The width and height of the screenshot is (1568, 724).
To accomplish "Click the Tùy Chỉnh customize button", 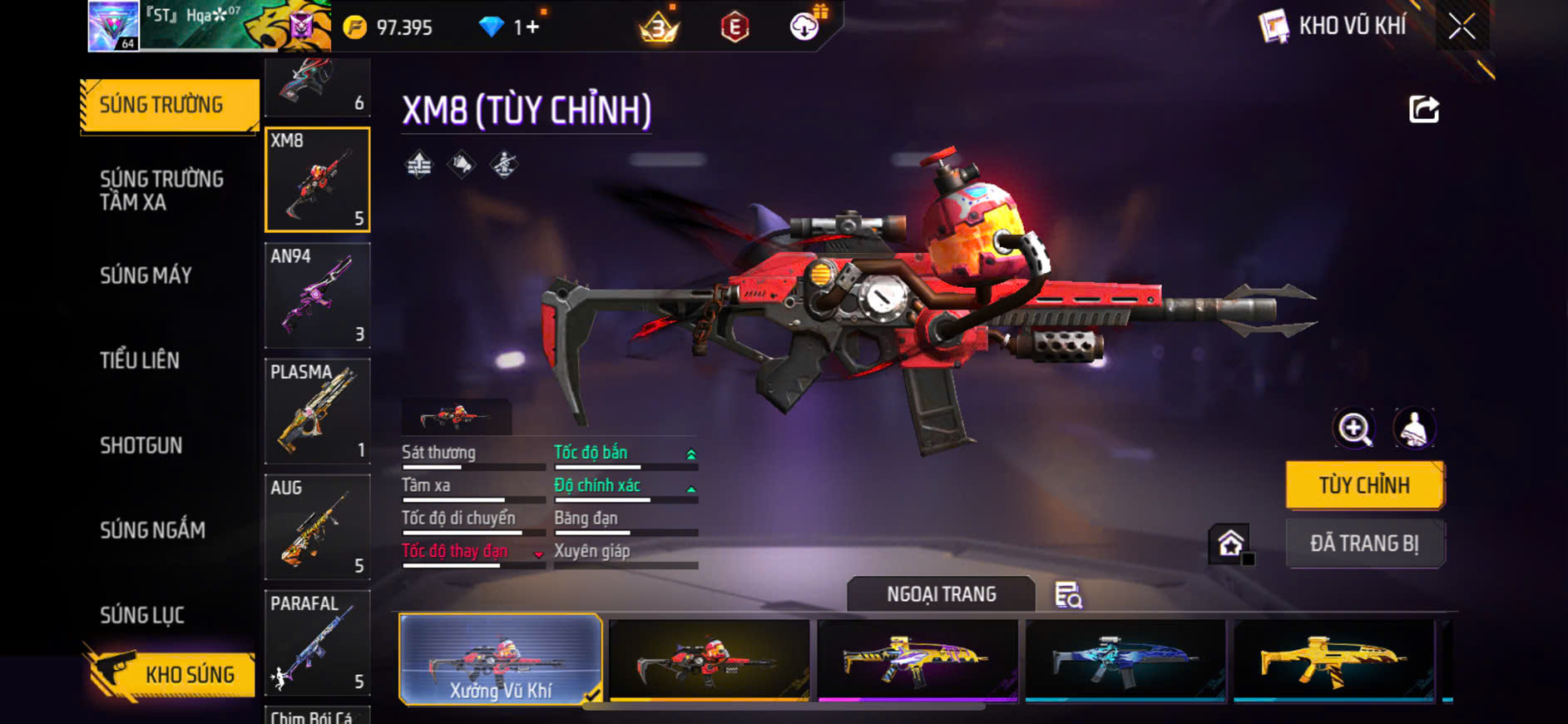I will pos(1364,485).
